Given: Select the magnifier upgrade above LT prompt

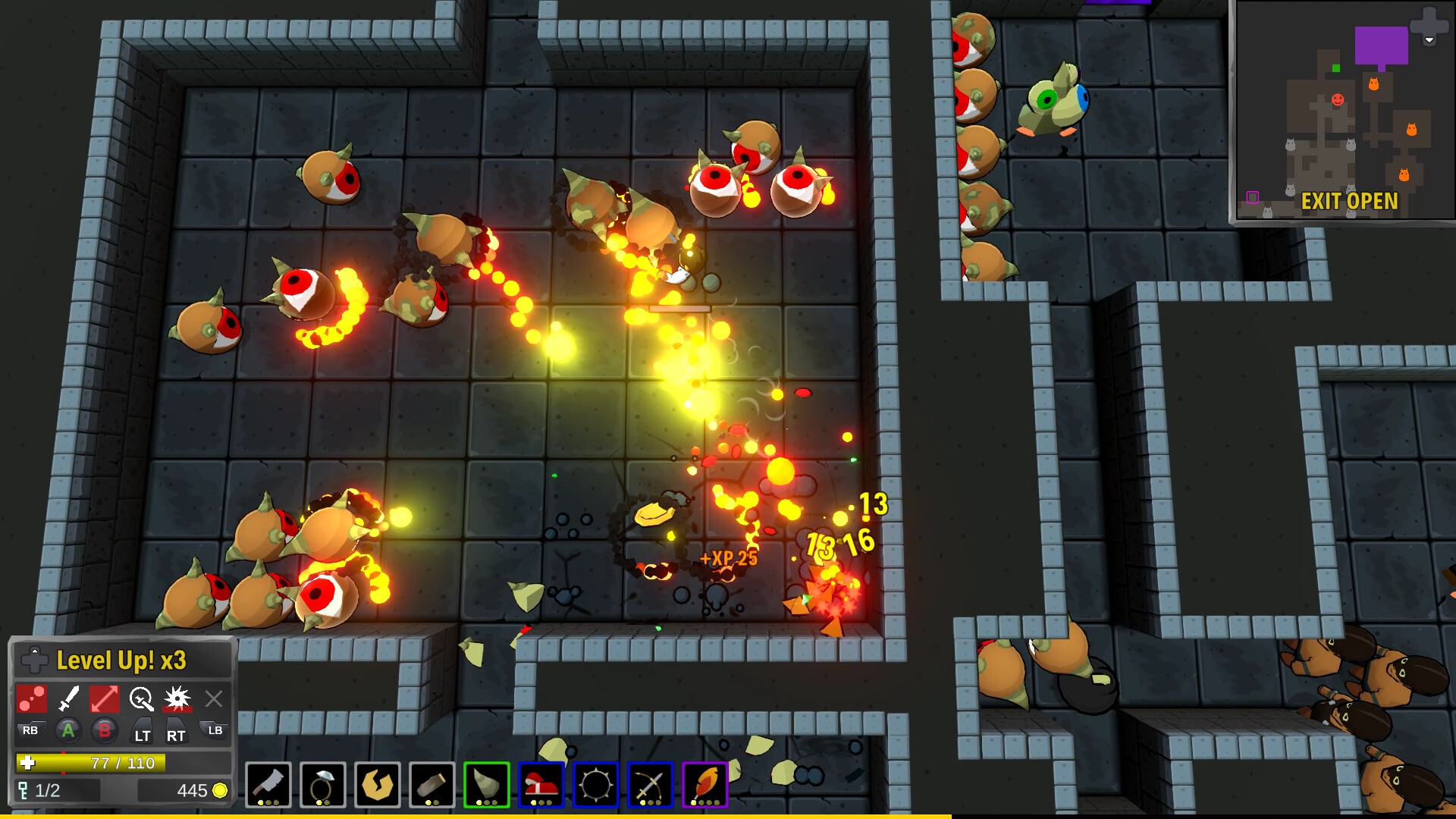Looking at the screenshot, I should click(141, 699).
